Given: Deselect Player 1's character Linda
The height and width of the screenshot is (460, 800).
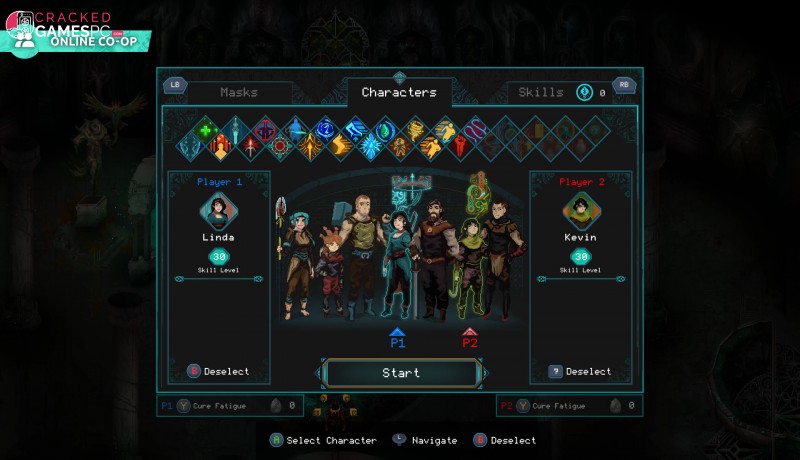Looking at the screenshot, I should click(x=219, y=371).
